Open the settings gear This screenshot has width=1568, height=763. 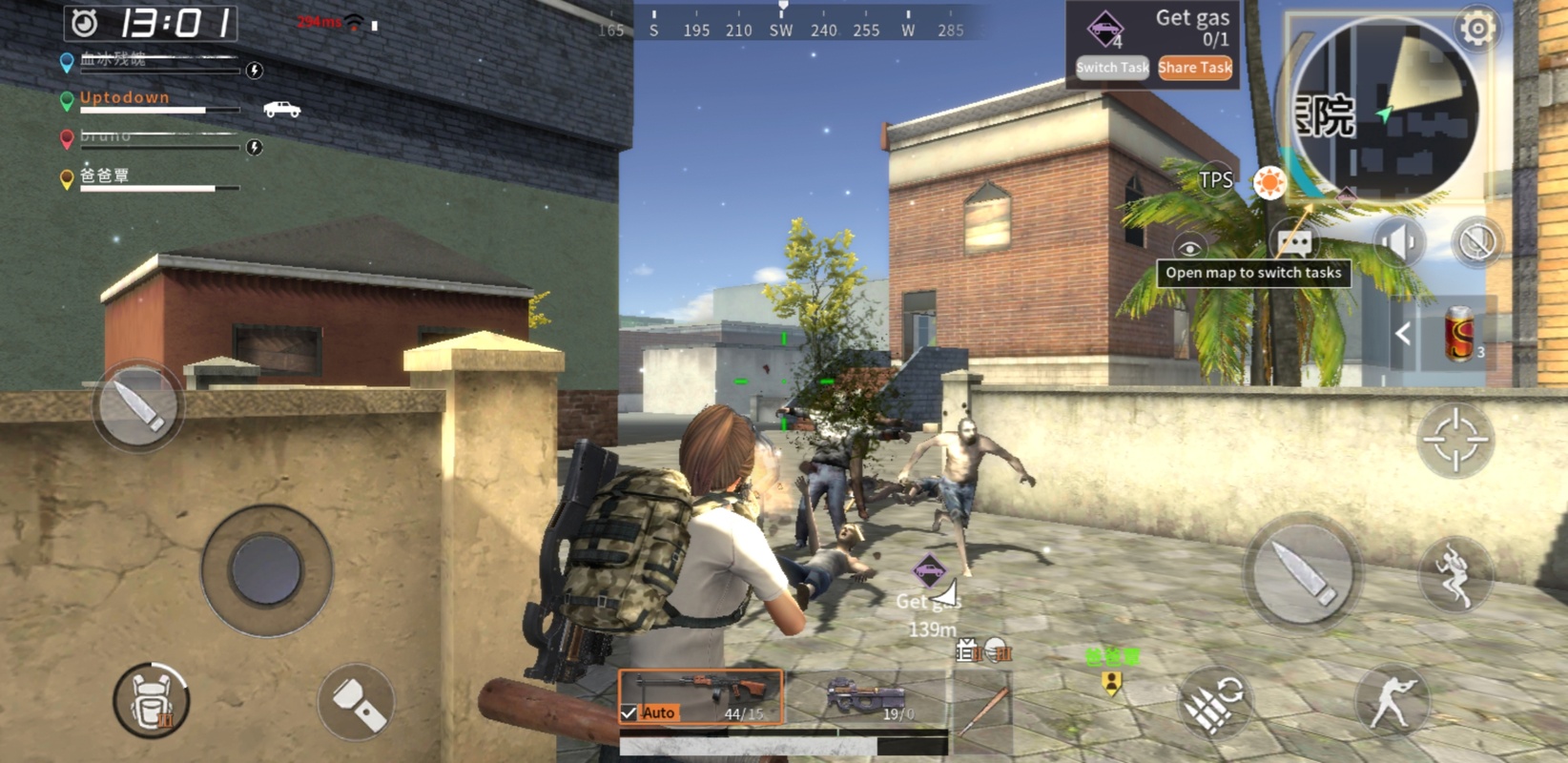pyautogui.click(x=1477, y=30)
